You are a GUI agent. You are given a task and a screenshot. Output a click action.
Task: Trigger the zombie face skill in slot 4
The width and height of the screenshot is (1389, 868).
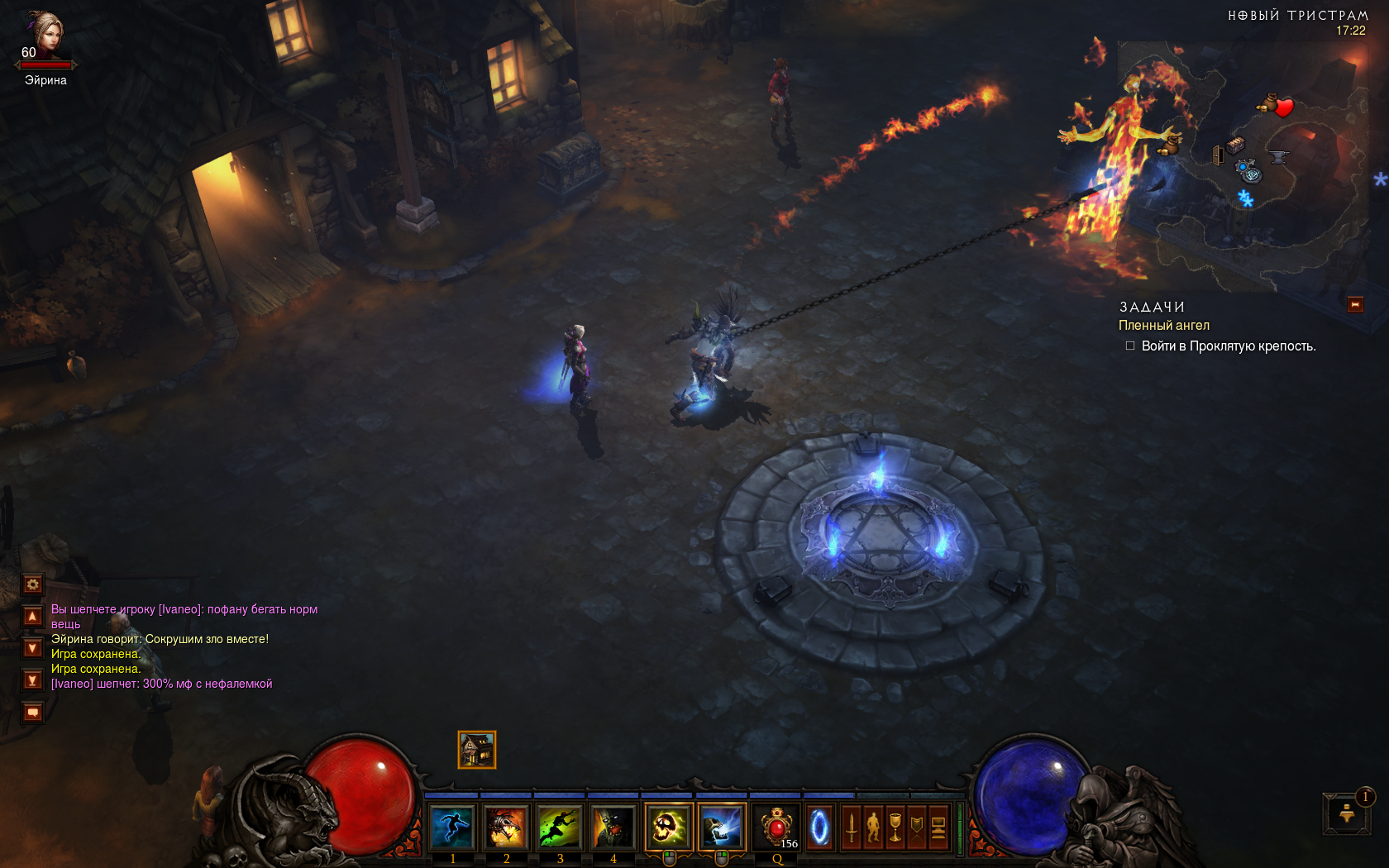(613, 827)
